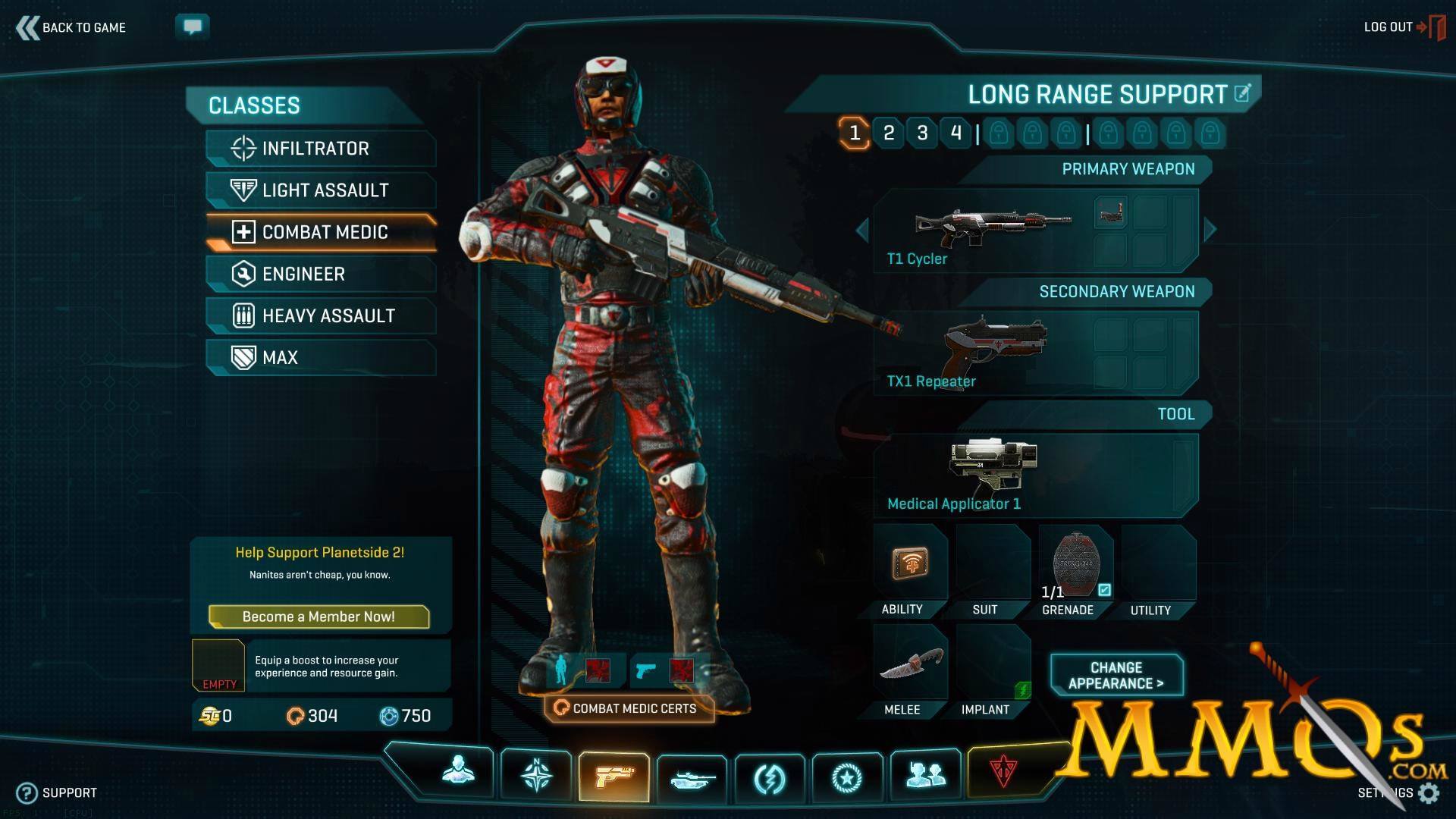
Task: Open Combat Medic Certs
Action: tap(629, 708)
